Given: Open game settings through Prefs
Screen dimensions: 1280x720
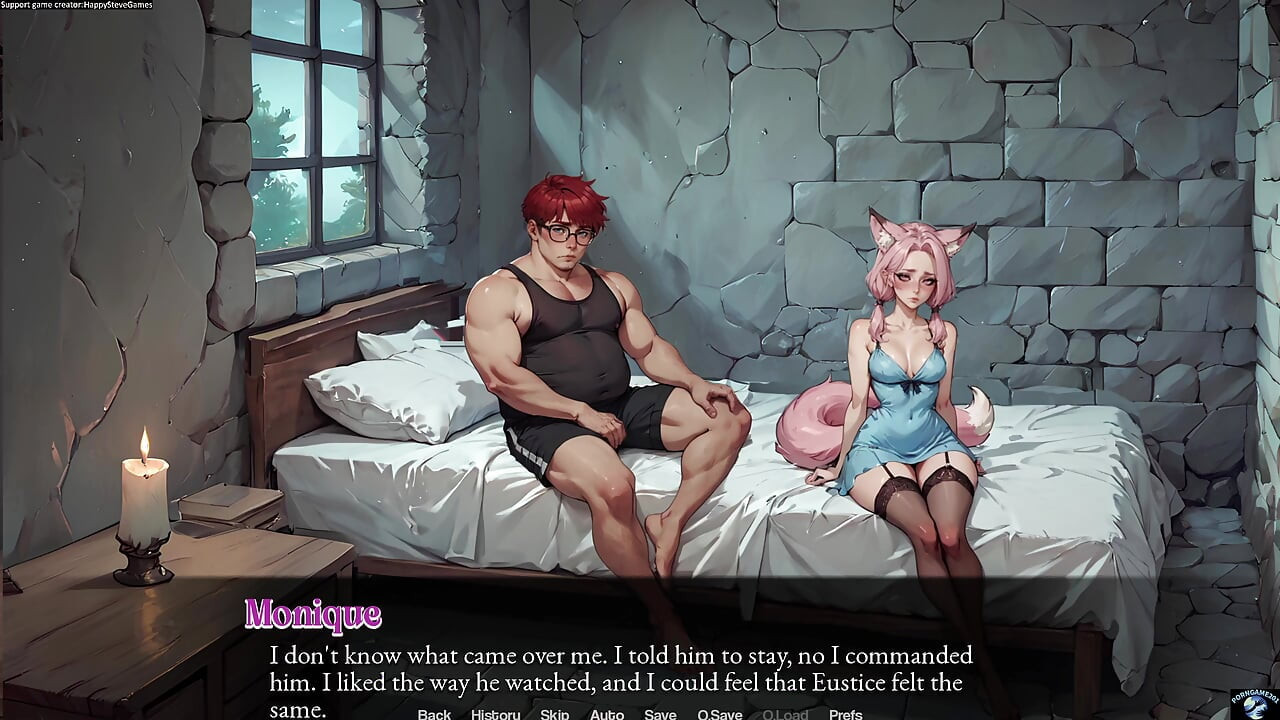Looking at the screenshot, I should (x=848, y=714).
